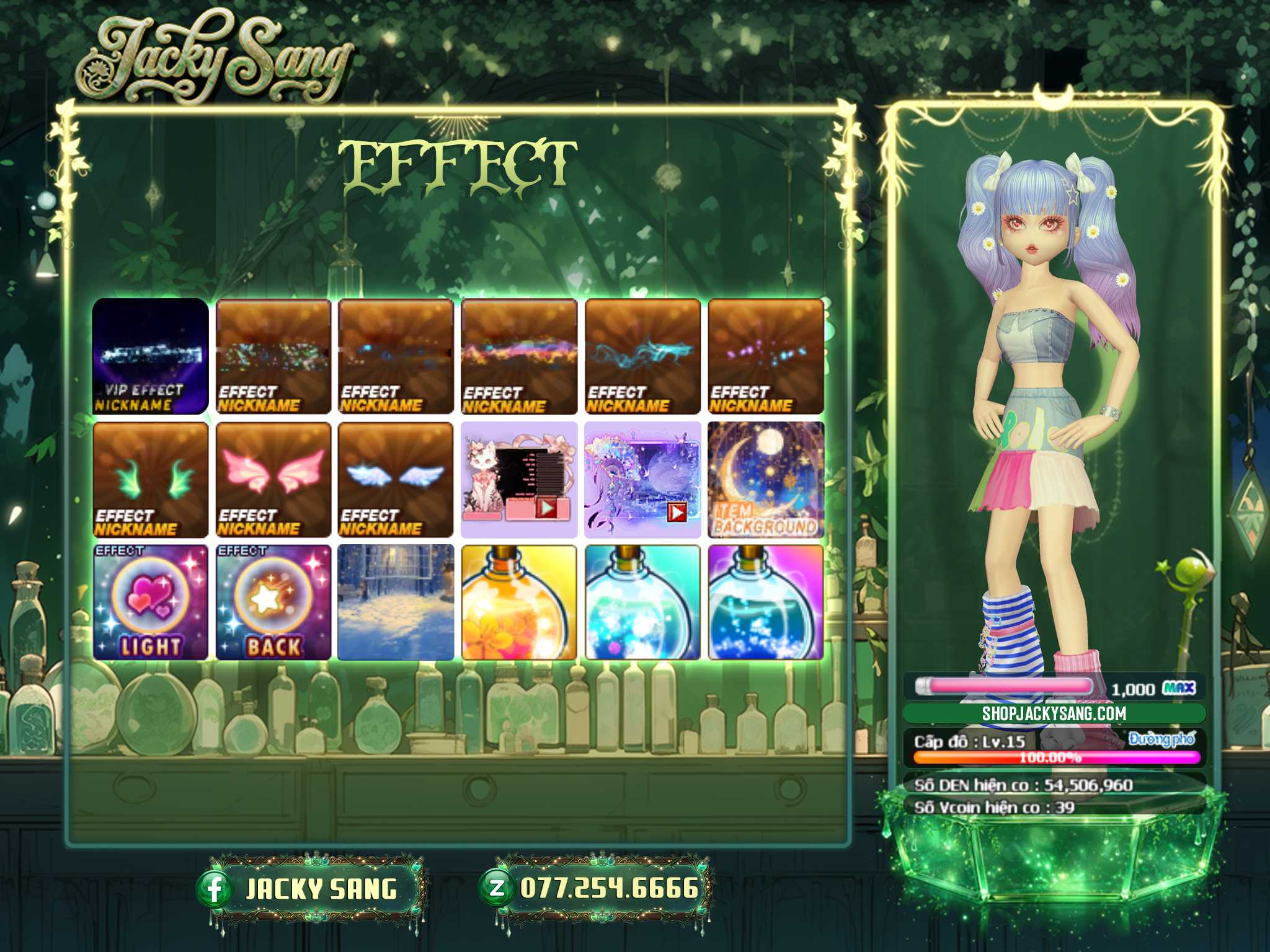
Task: Select the VIP Effect Nickname tile
Action: point(150,356)
